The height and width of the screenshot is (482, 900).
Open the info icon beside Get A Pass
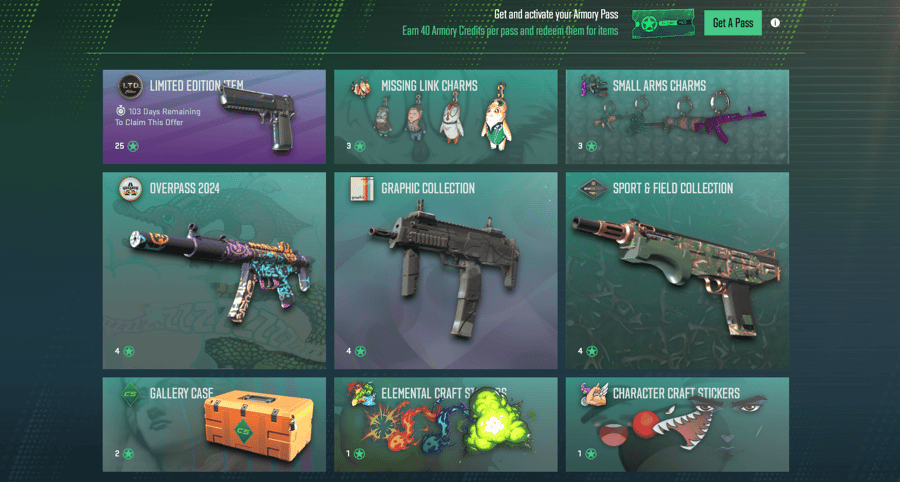click(775, 23)
